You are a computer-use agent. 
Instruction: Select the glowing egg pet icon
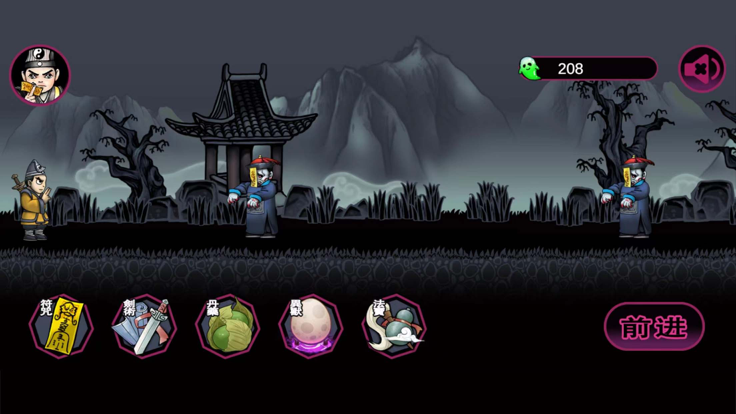point(310,326)
